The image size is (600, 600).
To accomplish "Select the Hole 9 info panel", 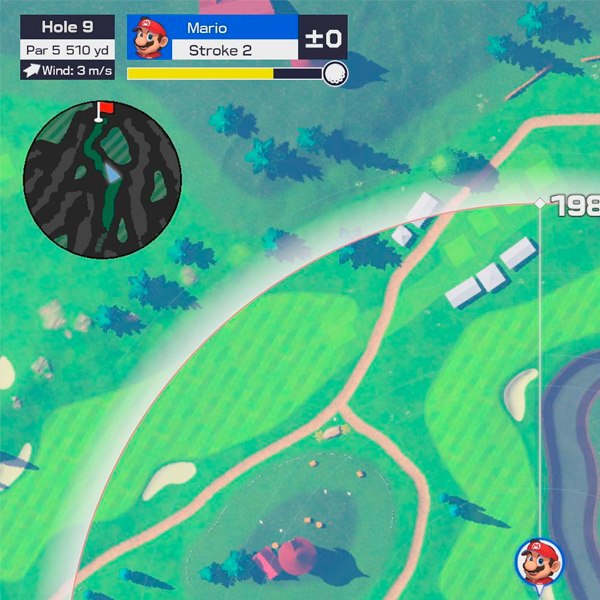I will 67,48.
